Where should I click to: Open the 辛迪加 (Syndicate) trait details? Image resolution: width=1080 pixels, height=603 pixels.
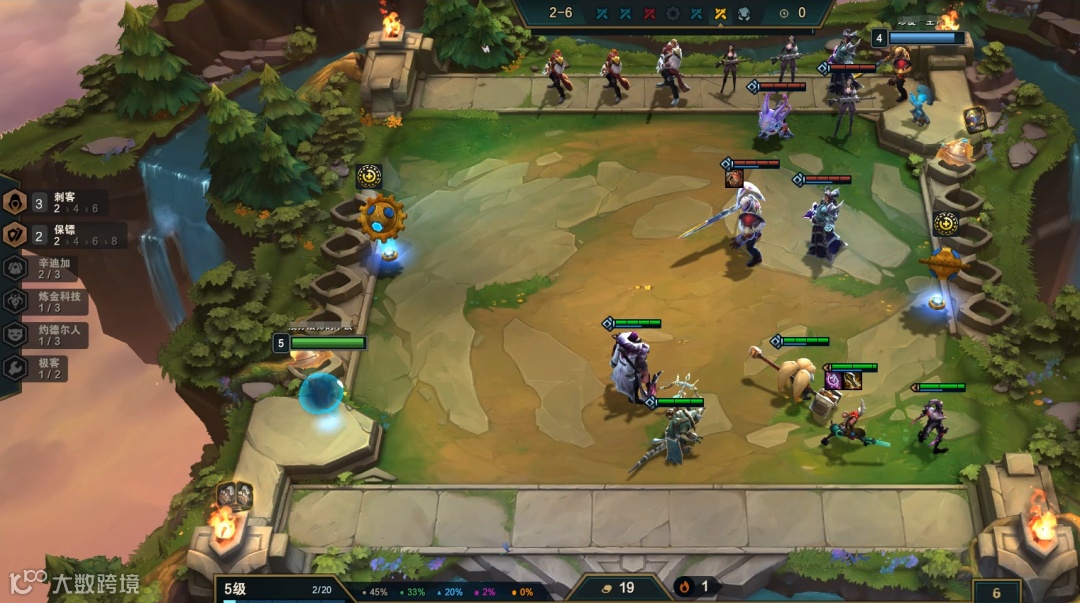(x=55, y=268)
